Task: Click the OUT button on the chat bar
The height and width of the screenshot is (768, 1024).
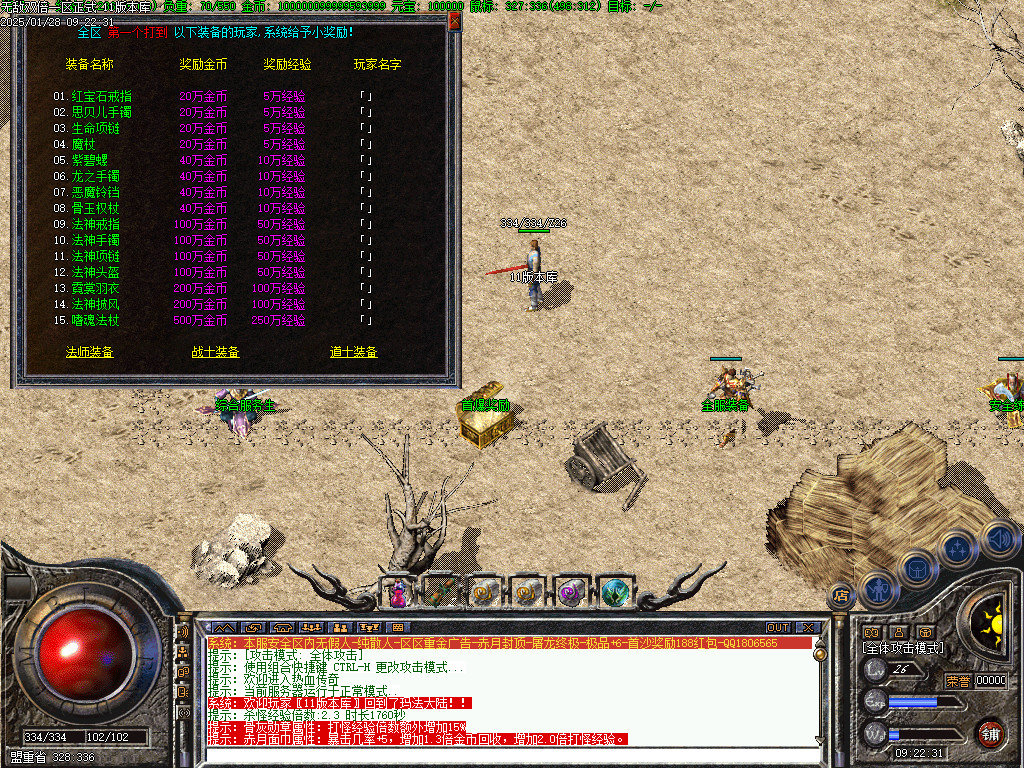Action: (778, 628)
